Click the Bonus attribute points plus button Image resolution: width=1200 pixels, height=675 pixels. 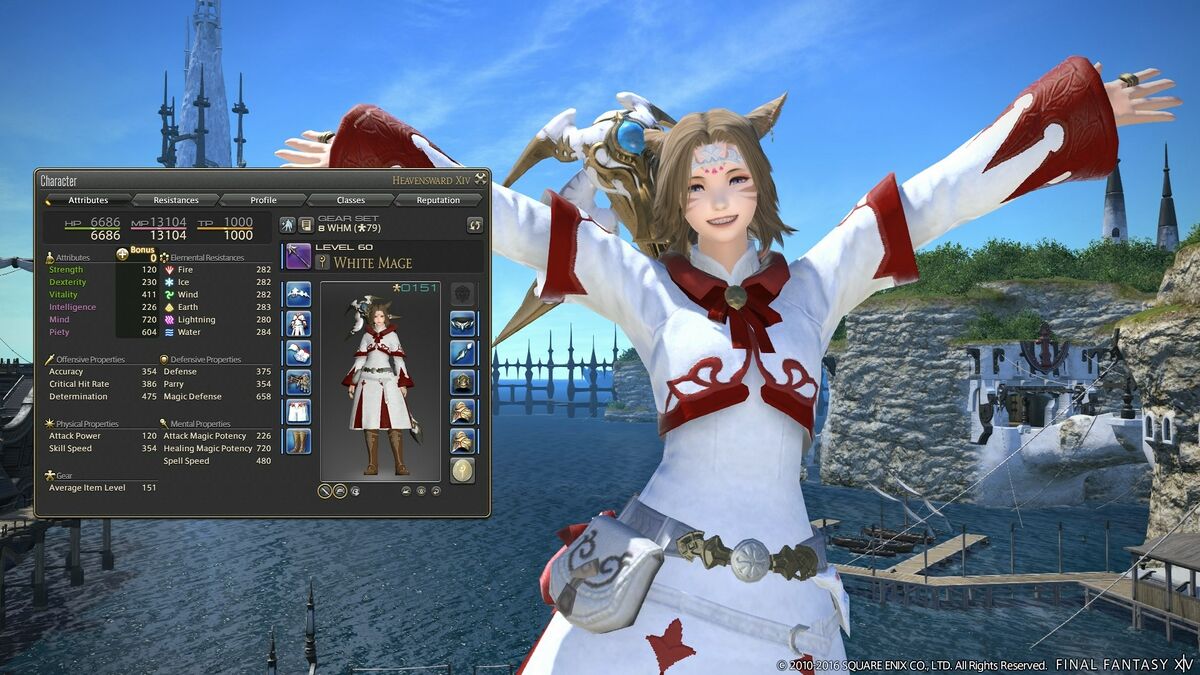click(x=122, y=254)
